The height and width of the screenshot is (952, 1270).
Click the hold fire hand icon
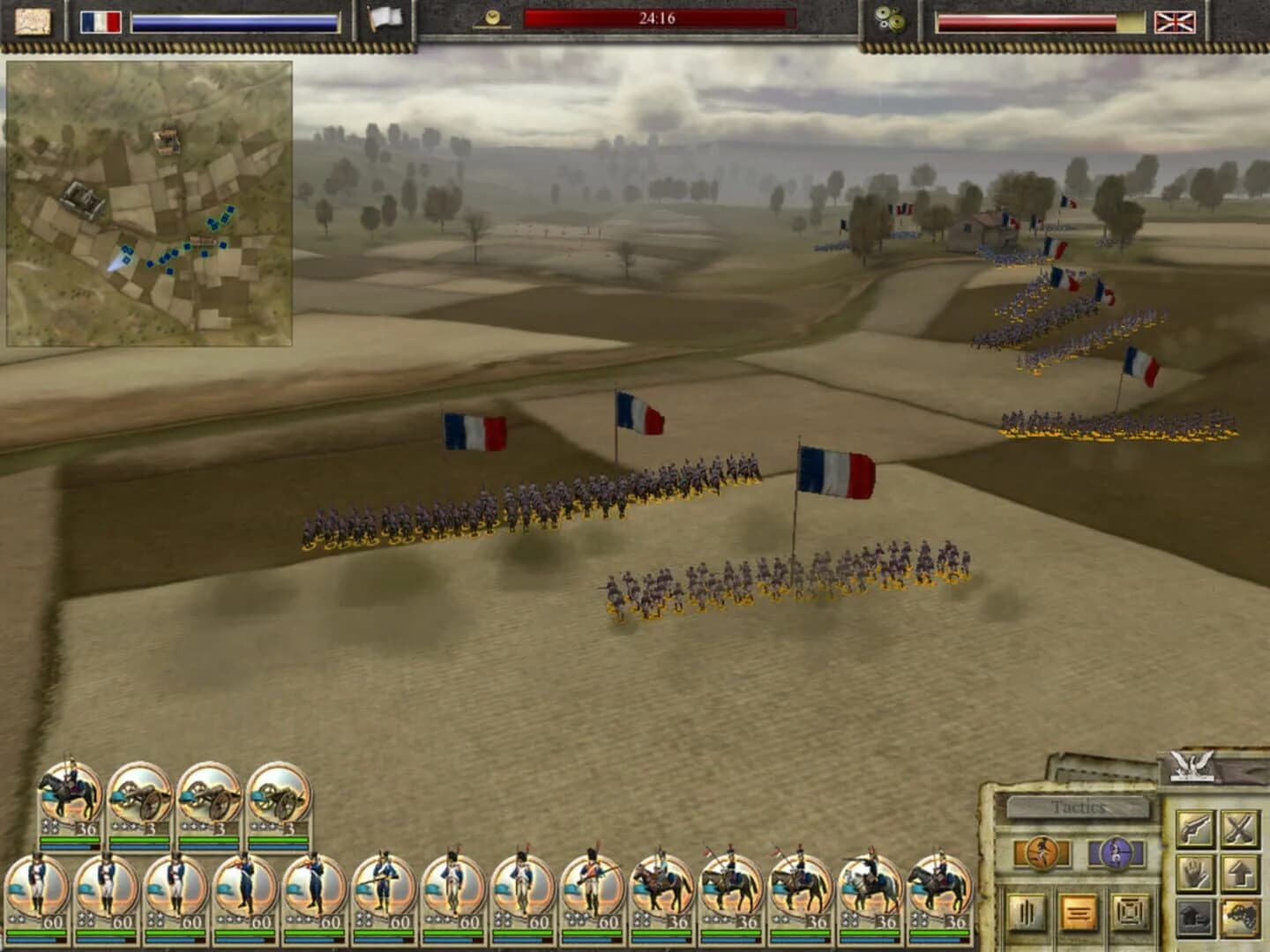1197,874
